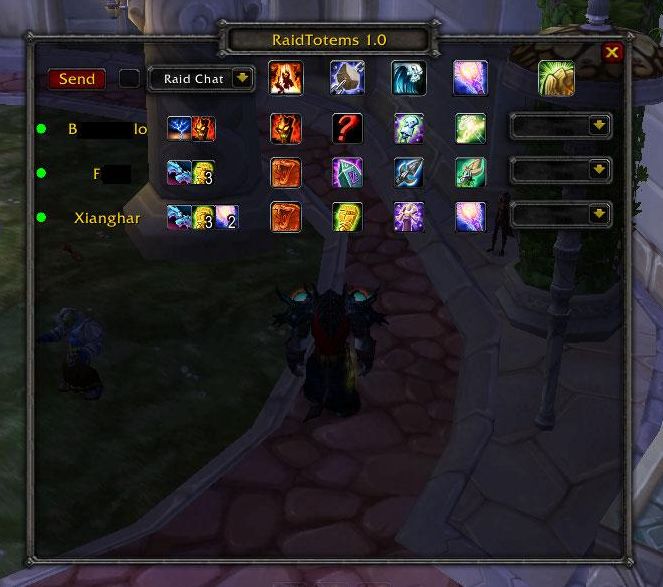Select the Xianghar player row
Screen dimensions: 663x587
point(107,217)
